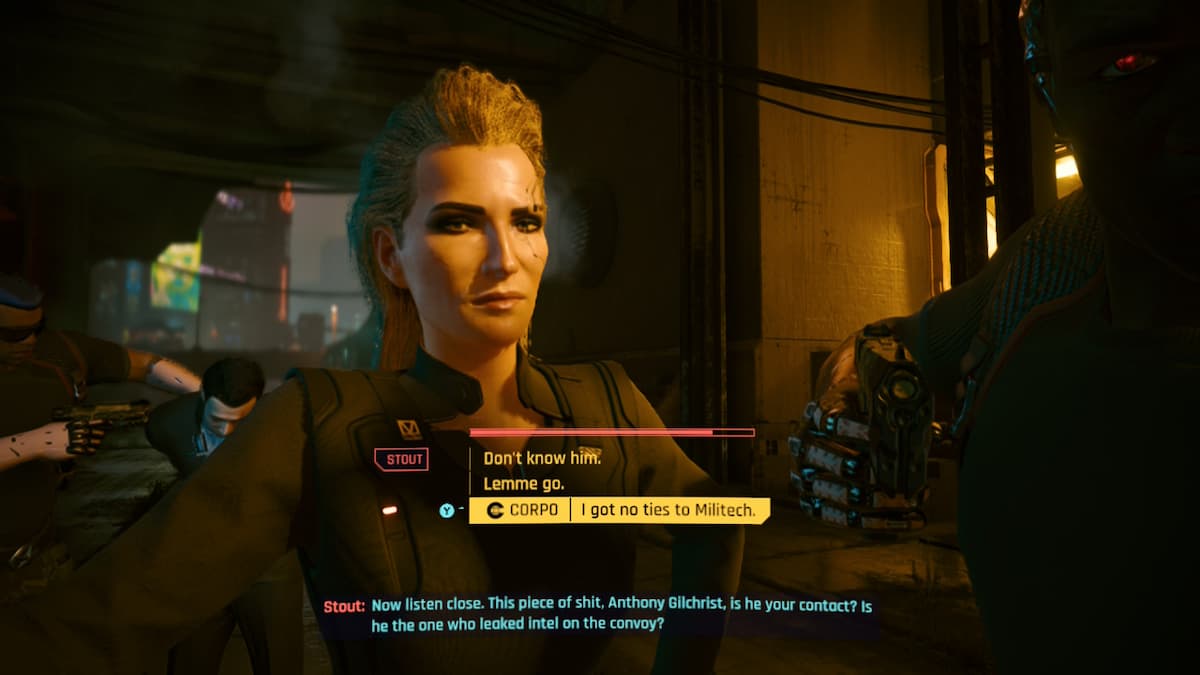Image resolution: width=1200 pixels, height=675 pixels.
Task: Choose the "Don't know him." reply
Action: (x=542, y=458)
